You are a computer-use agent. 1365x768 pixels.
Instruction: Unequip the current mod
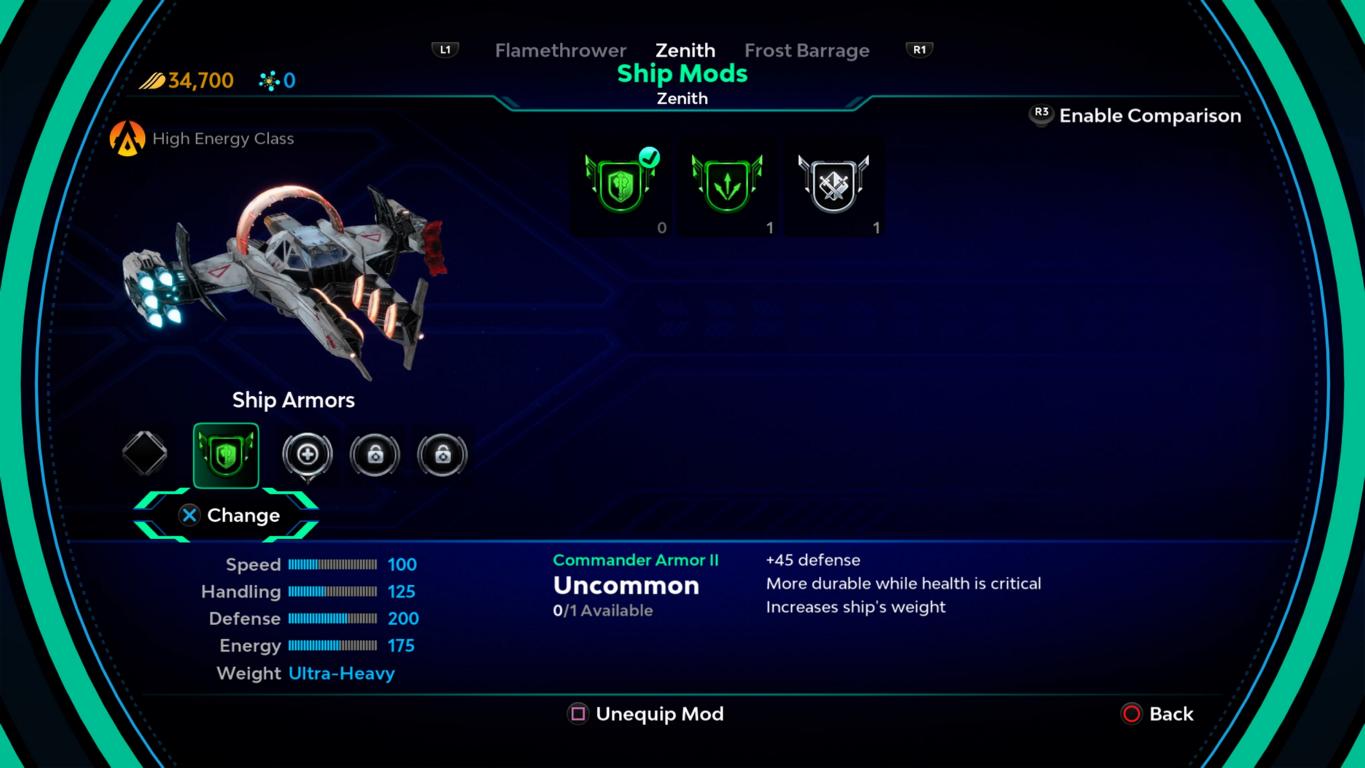(x=646, y=714)
